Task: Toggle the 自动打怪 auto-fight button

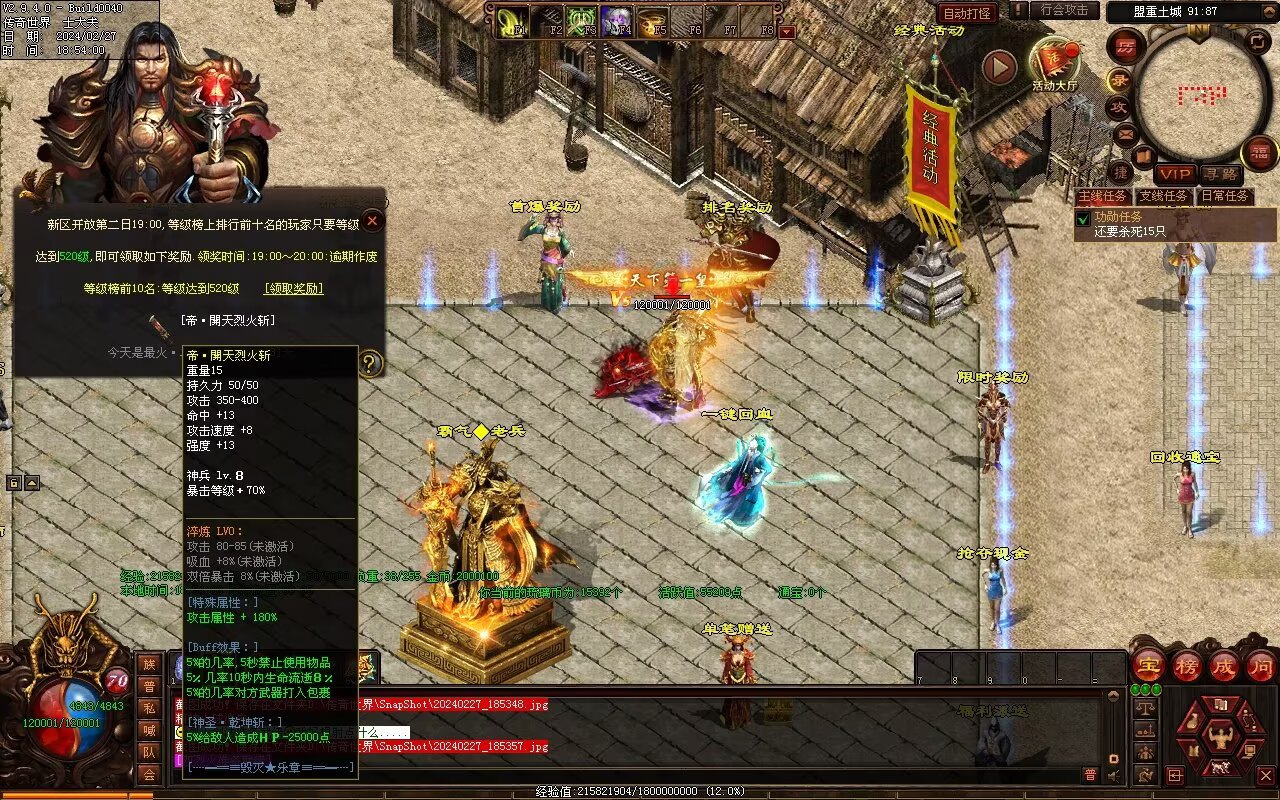Action: point(967,13)
